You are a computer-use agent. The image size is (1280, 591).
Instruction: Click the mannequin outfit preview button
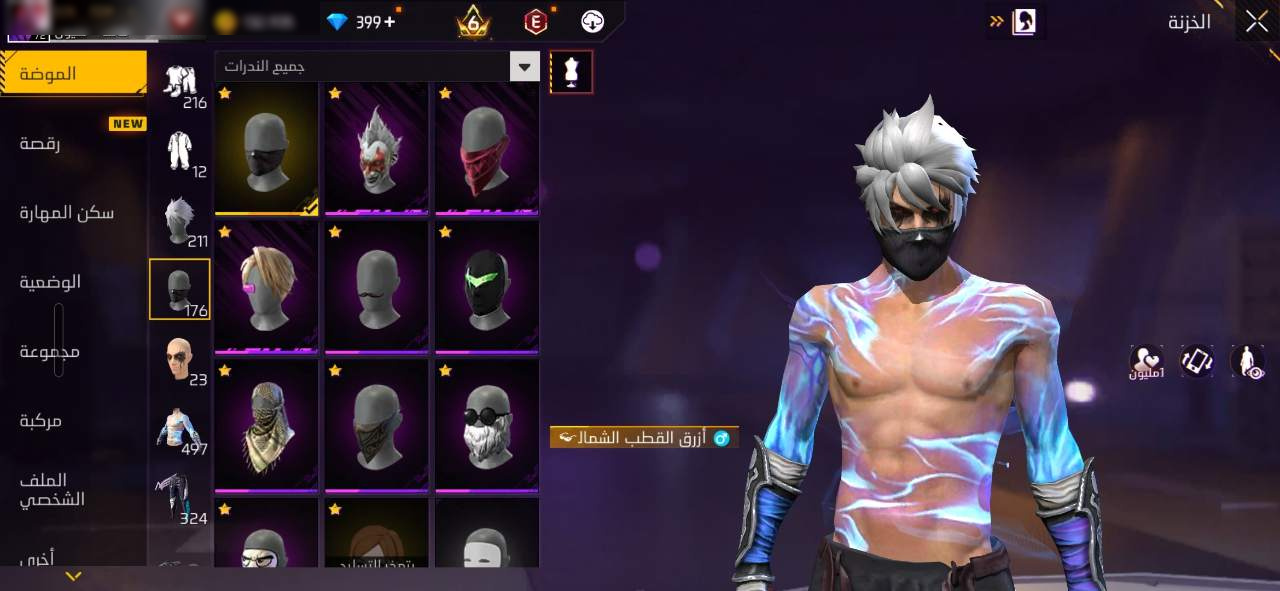tap(571, 72)
